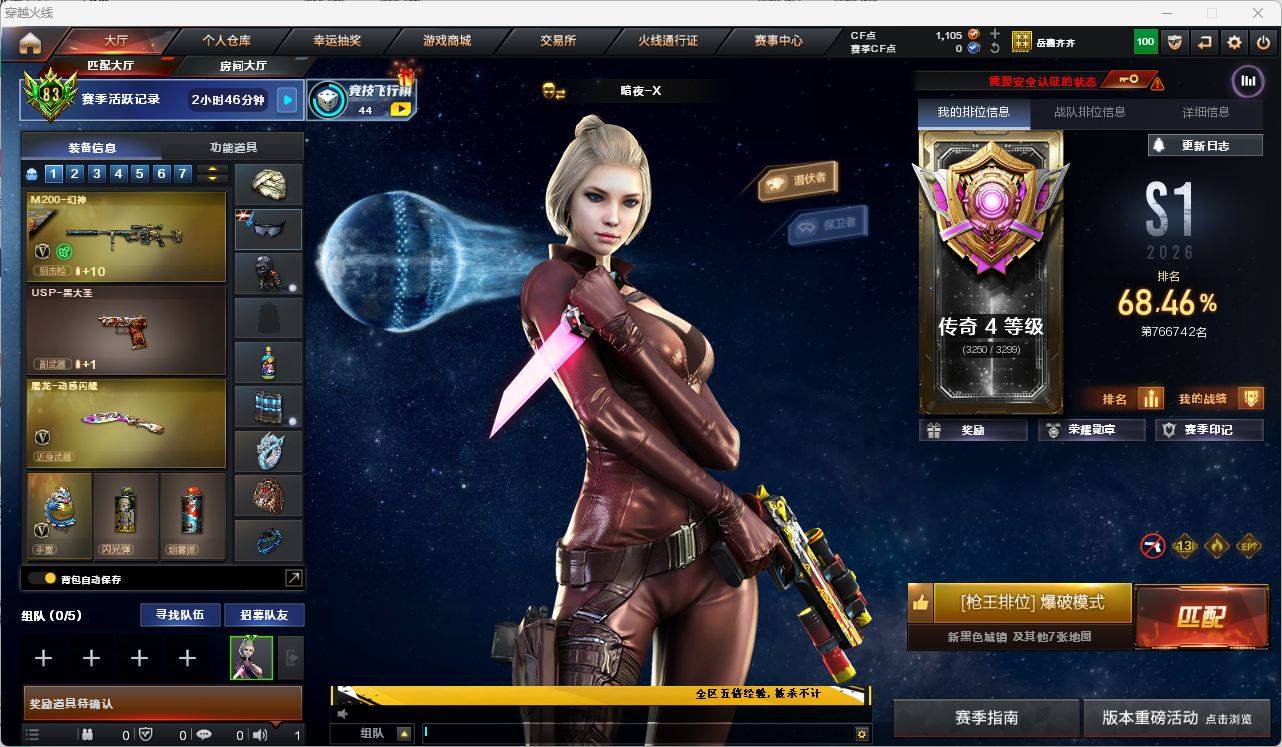This screenshot has height=747, width=1282.
Task: Select backpack number 3
Action: pos(97,174)
